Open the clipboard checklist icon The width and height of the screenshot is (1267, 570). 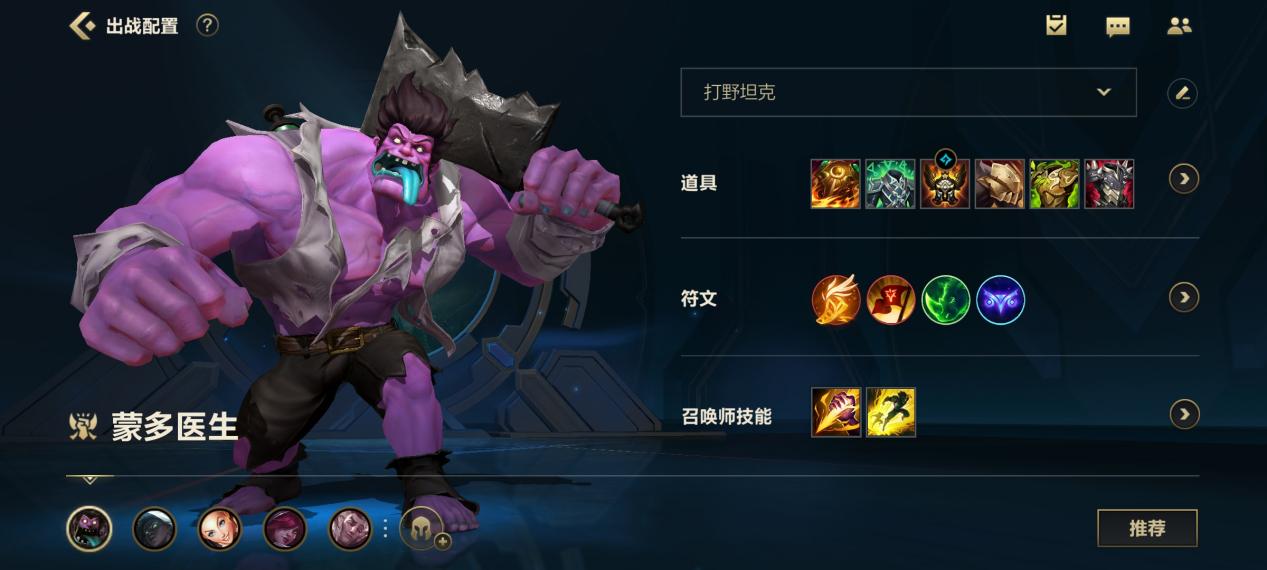[x=1056, y=25]
